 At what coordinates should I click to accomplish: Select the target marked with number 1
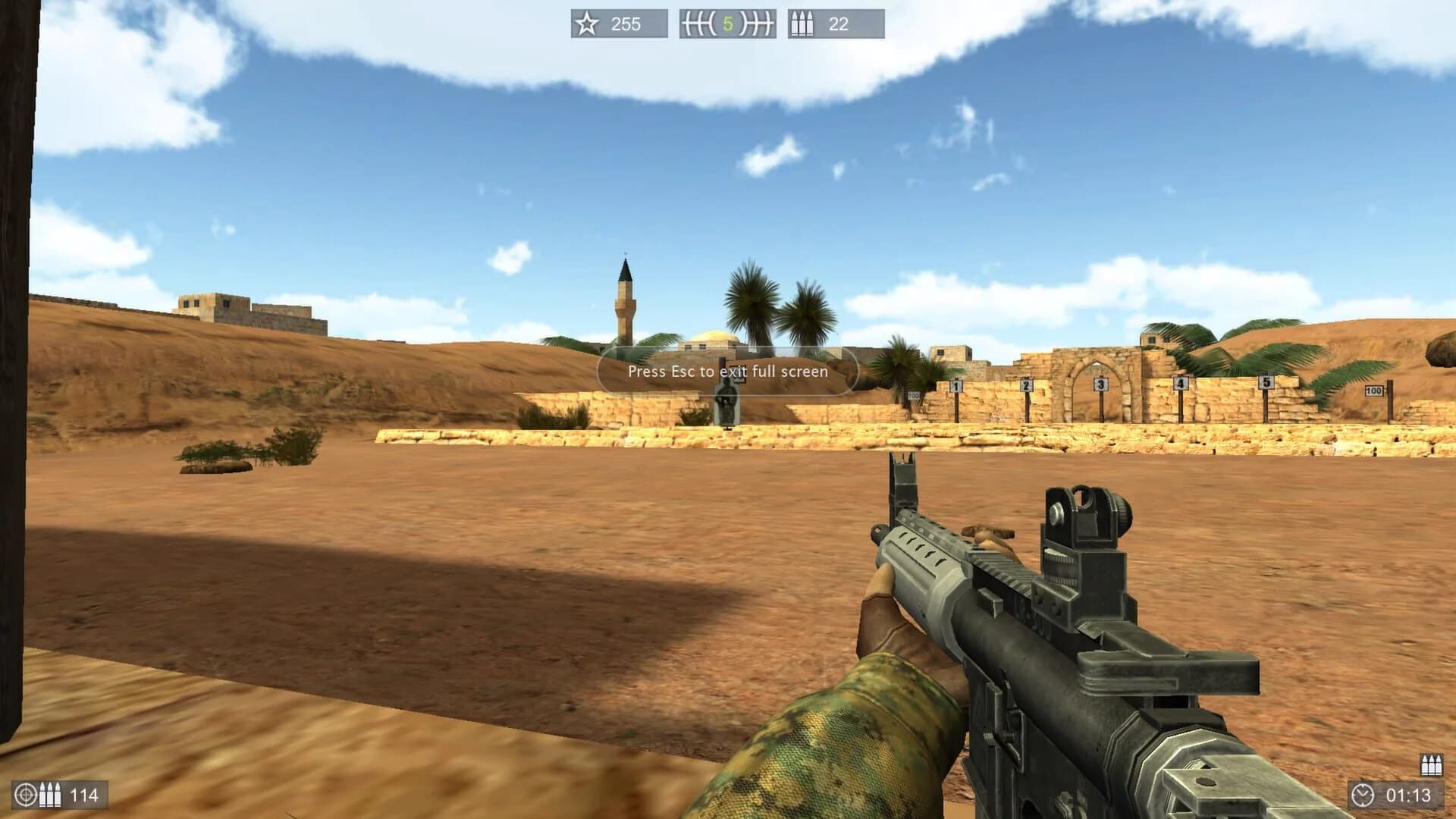[x=954, y=387]
